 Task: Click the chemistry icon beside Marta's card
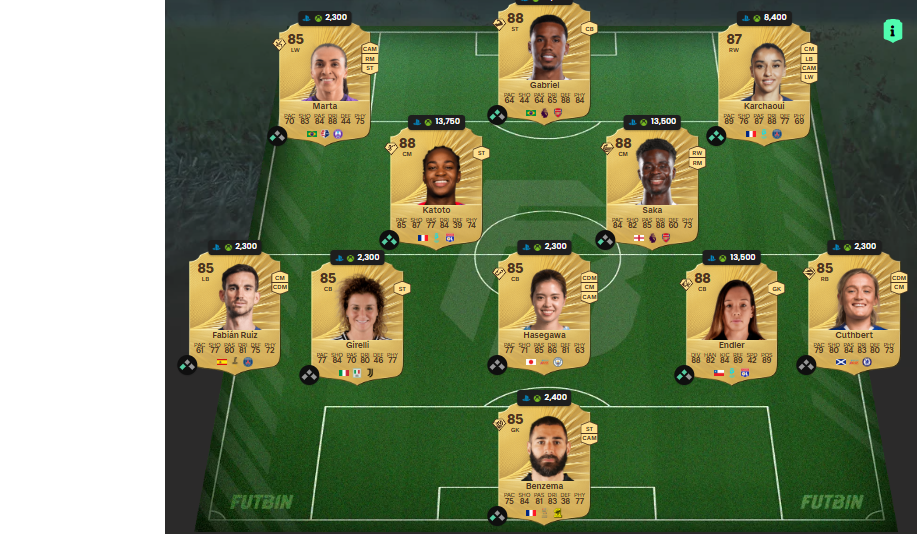[278, 135]
